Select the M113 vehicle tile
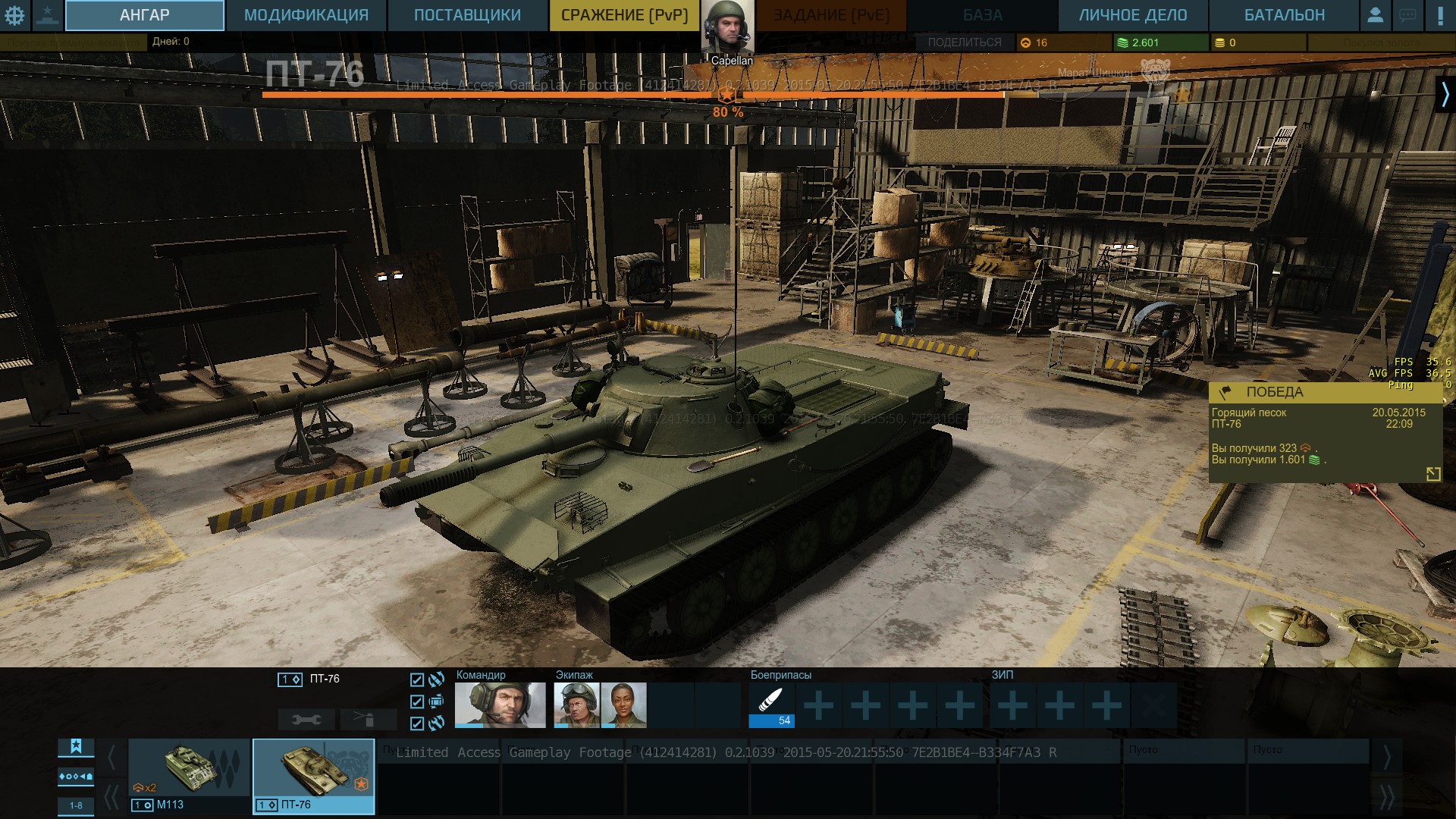This screenshot has width=1456, height=819. [189, 776]
